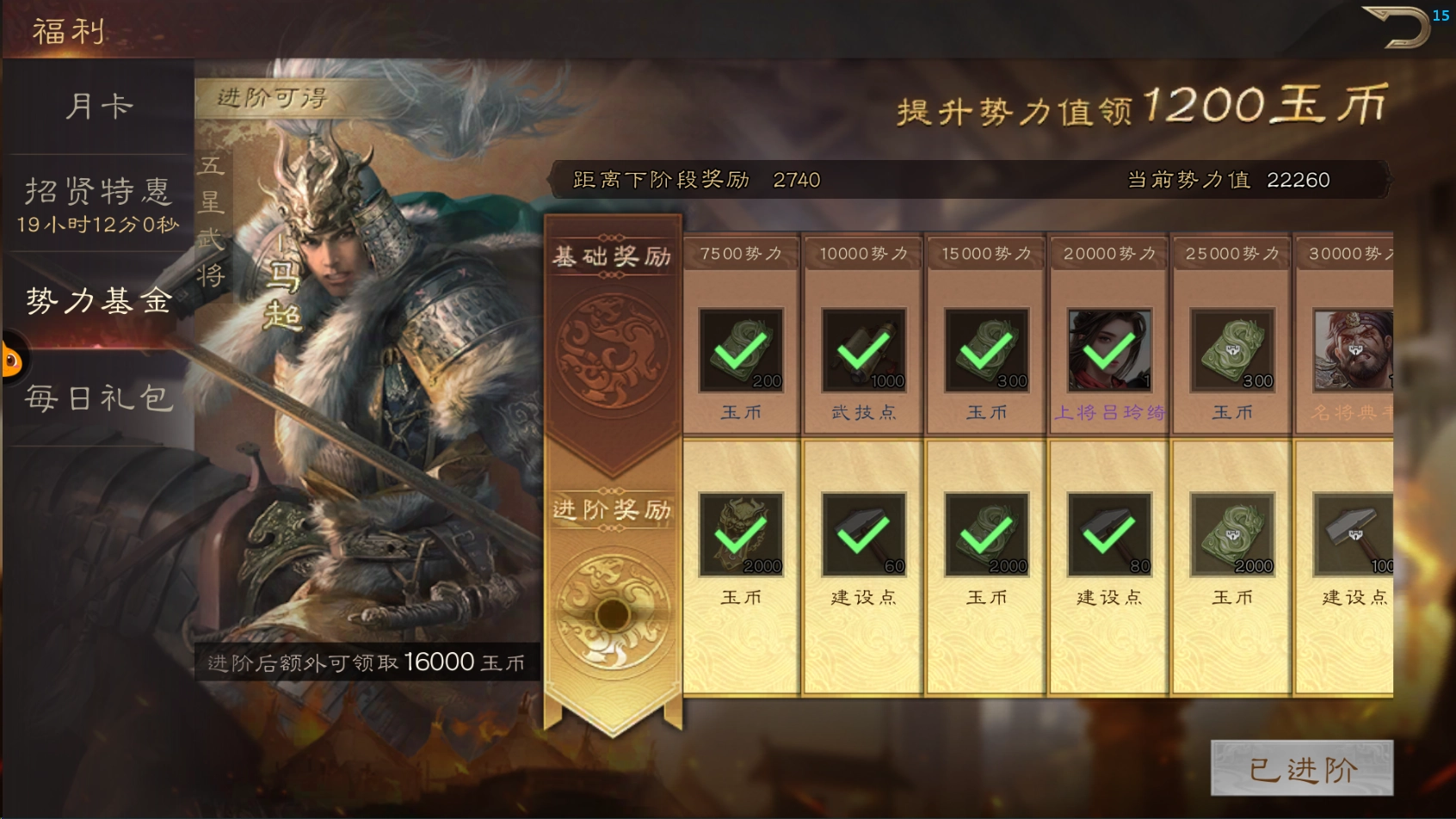The height and width of the screenshot is (819, 1456).
Task: Select the 玉币 300 reward under 25000势力
Action: coord(1229,348)
